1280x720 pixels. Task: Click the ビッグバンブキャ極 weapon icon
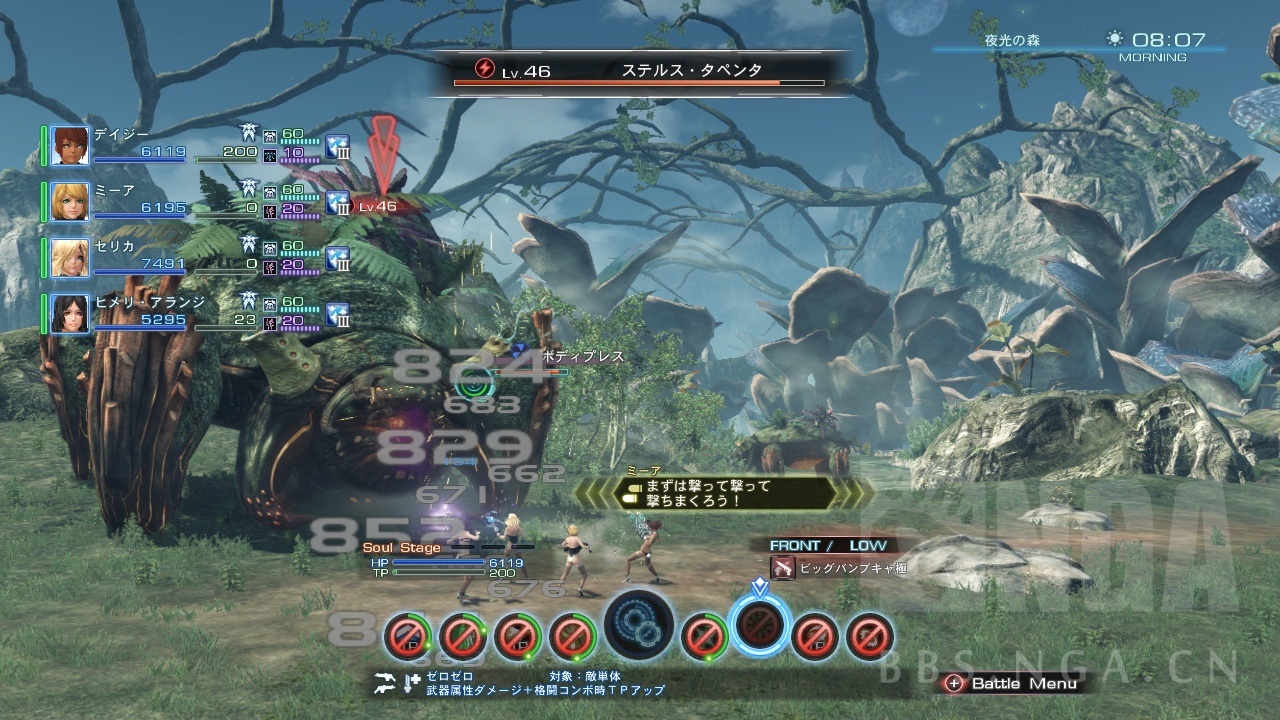coord(783,568)
